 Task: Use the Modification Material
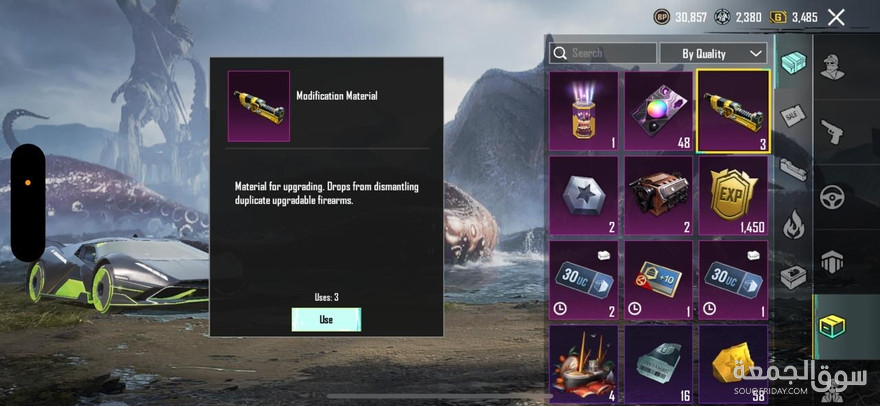[x=326, y=319]
